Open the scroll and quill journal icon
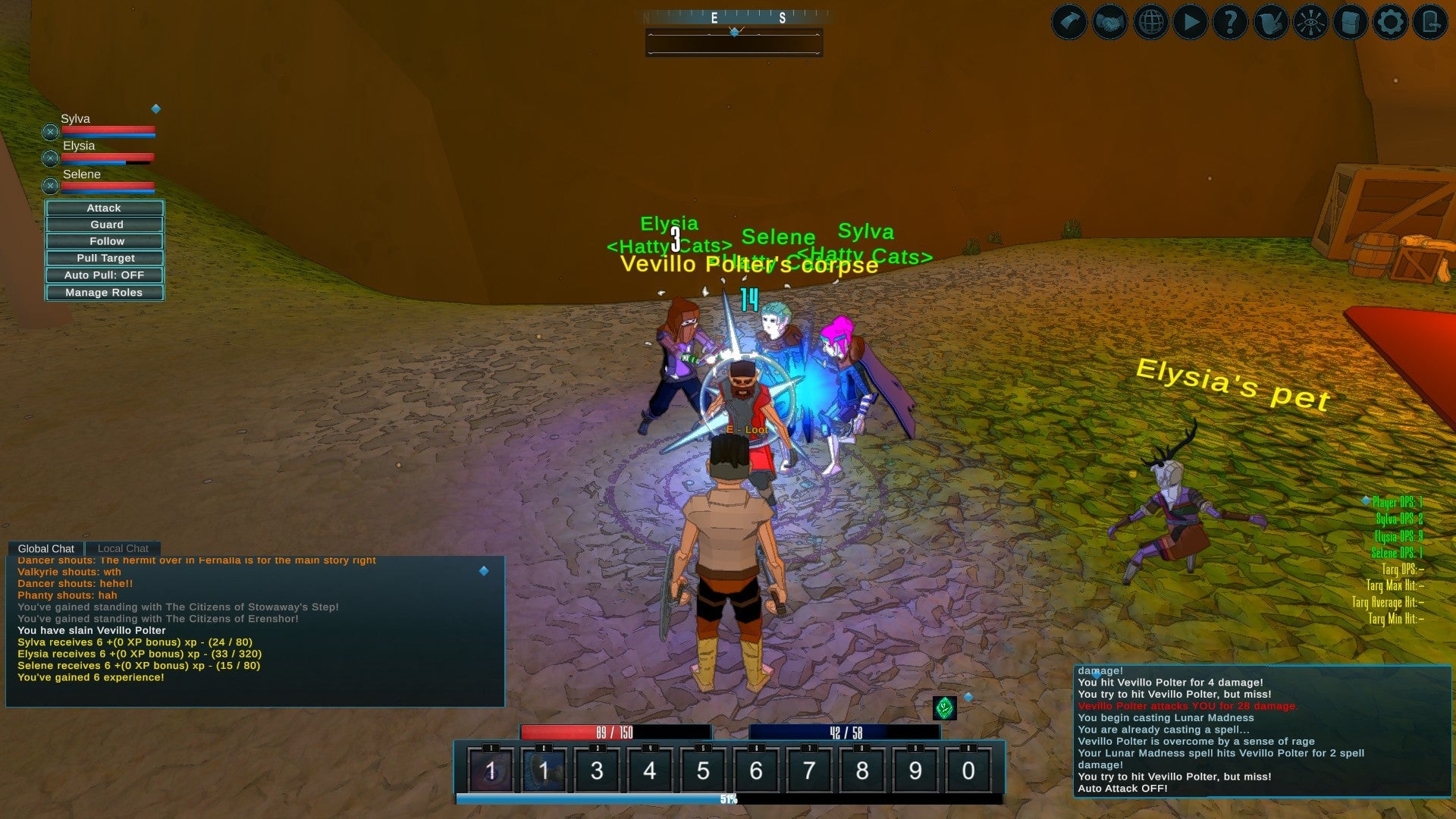 tap(1270, 22)
